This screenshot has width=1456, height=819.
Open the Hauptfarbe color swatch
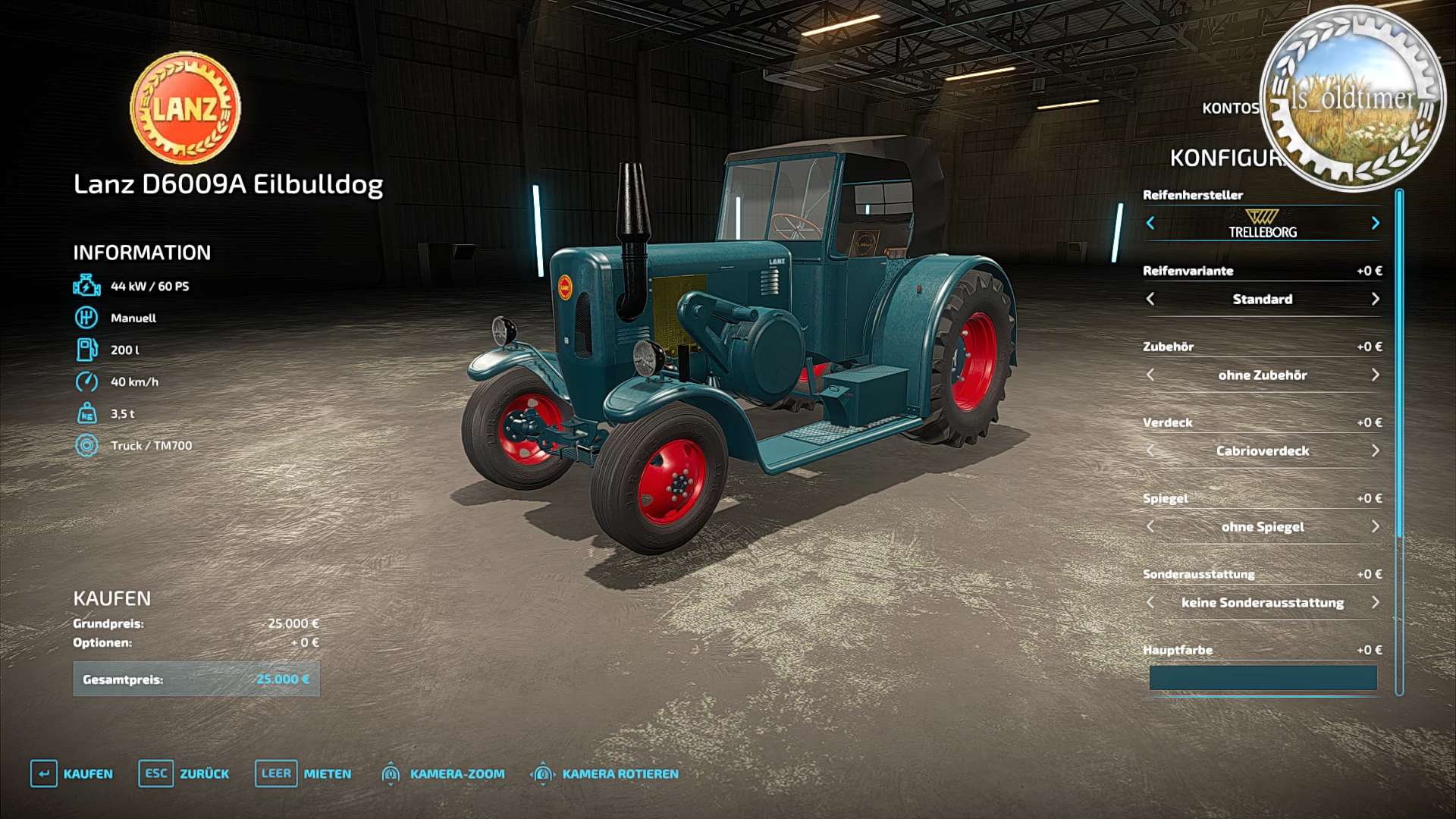(x=1263, y=678)
